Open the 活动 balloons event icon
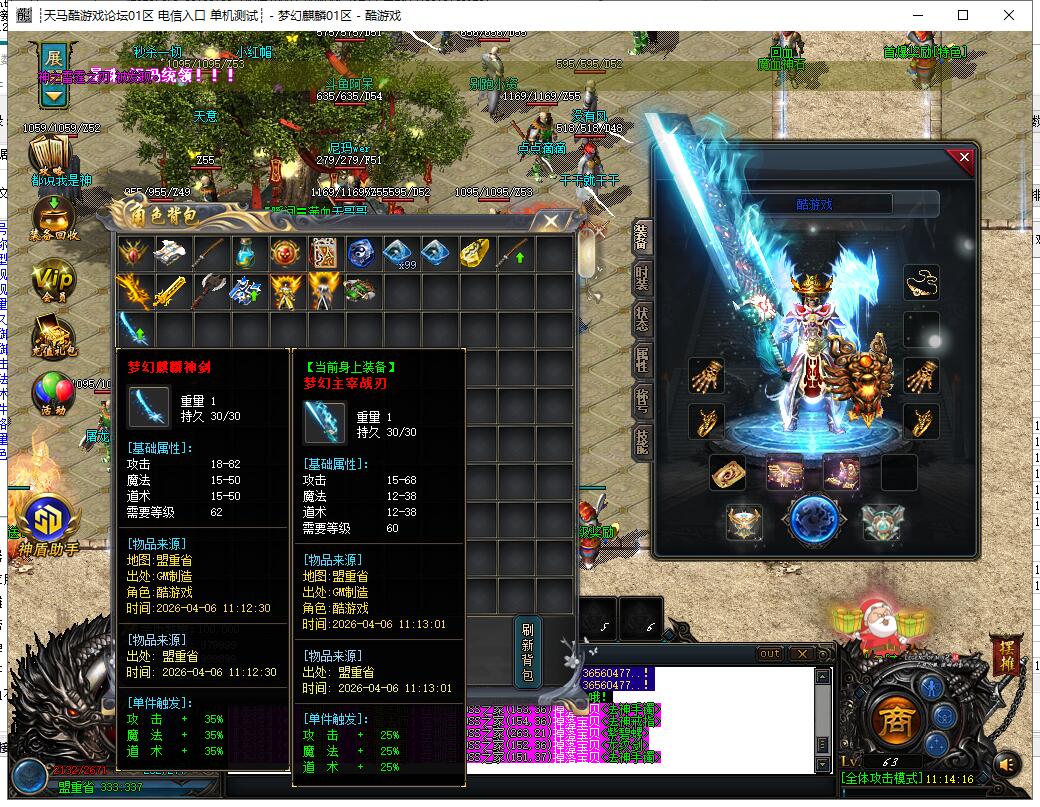 (x=53, y=392)
